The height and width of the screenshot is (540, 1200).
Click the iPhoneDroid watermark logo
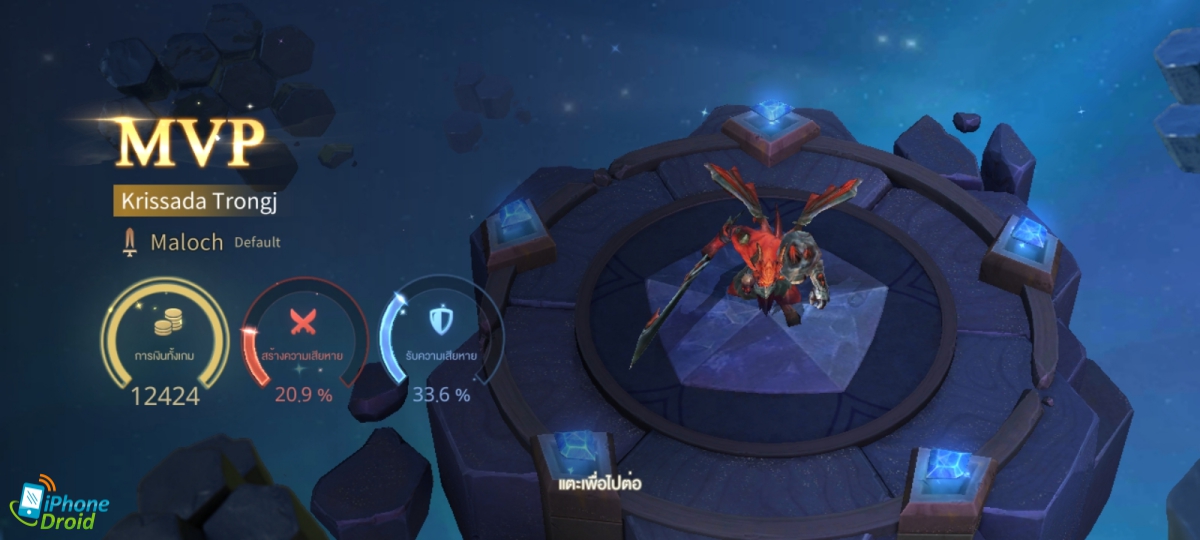59,506
